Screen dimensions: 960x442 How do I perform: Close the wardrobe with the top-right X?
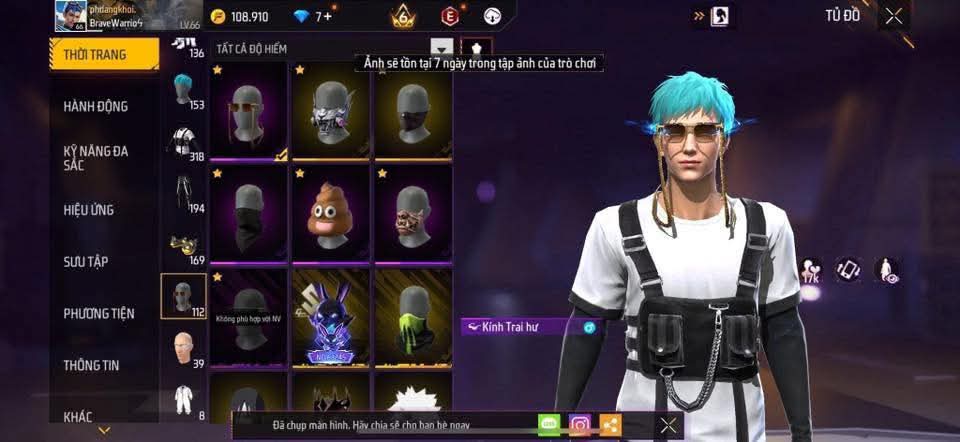[x=893, y=15]
